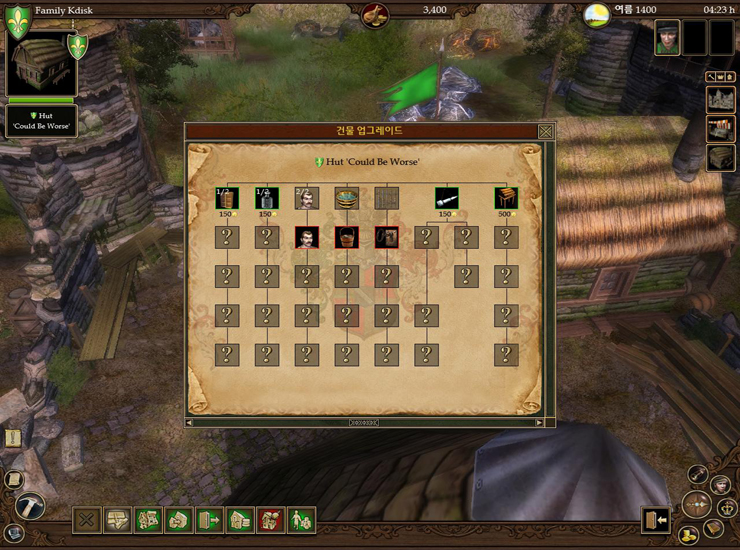The width and height of the screenshot is (740, 550).
Task: Click the person with crates action button
Action: [x=301, y=520]
